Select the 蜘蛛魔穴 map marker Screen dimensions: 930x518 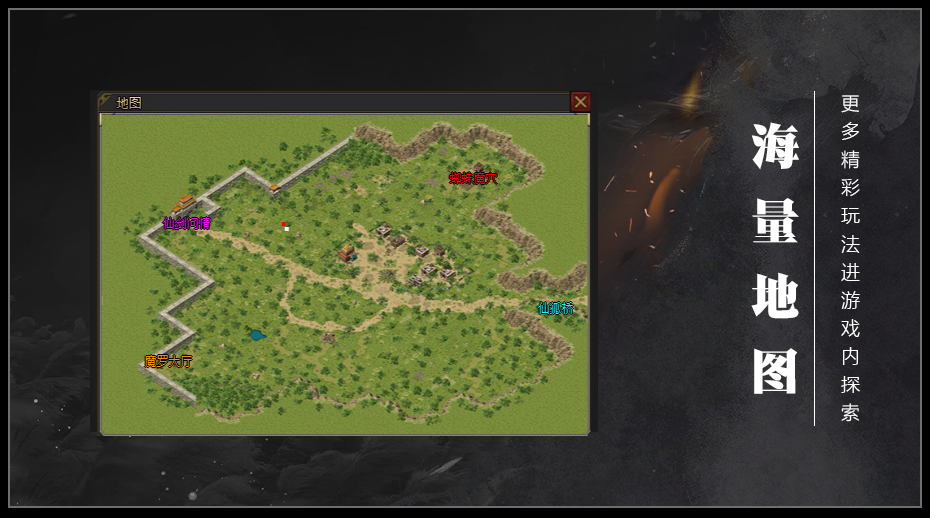[x=472, y=178]
